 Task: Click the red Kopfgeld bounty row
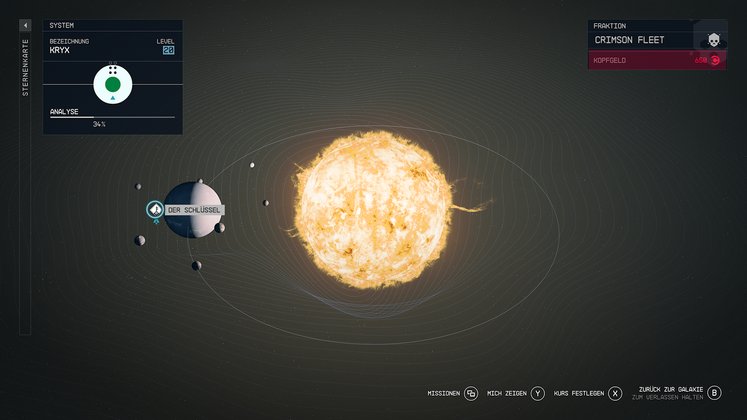click(x=655, y=60)
